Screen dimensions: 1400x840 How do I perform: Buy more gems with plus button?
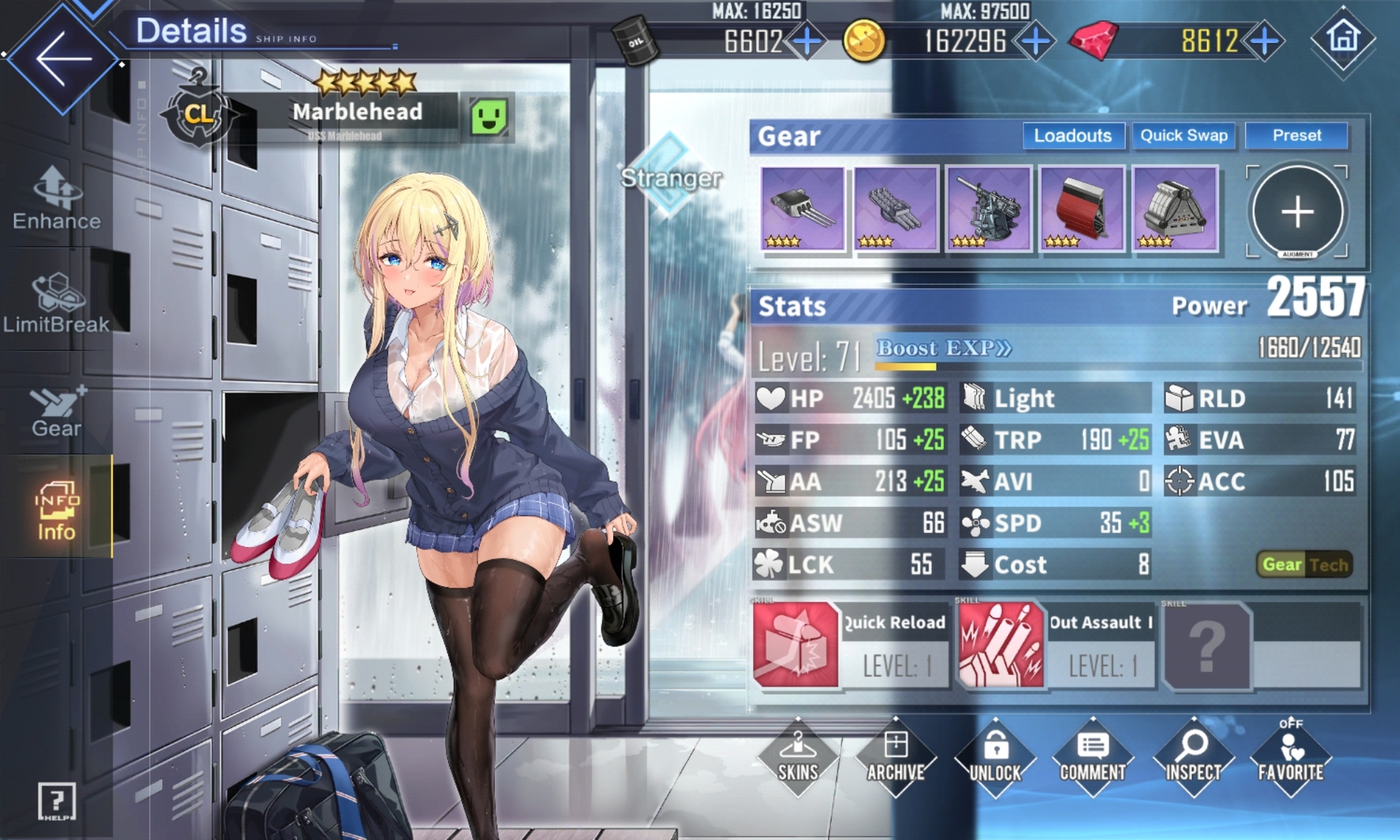(1264, 42)
